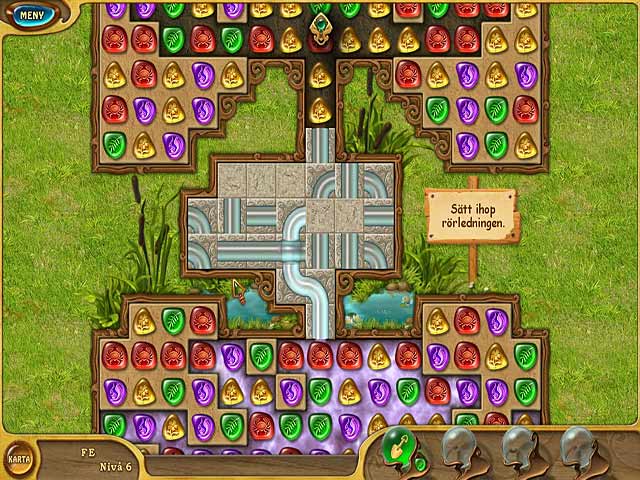Open the KARTA map button
The width and height of the screenshot is (640, 480).
(x=18, y=460)
